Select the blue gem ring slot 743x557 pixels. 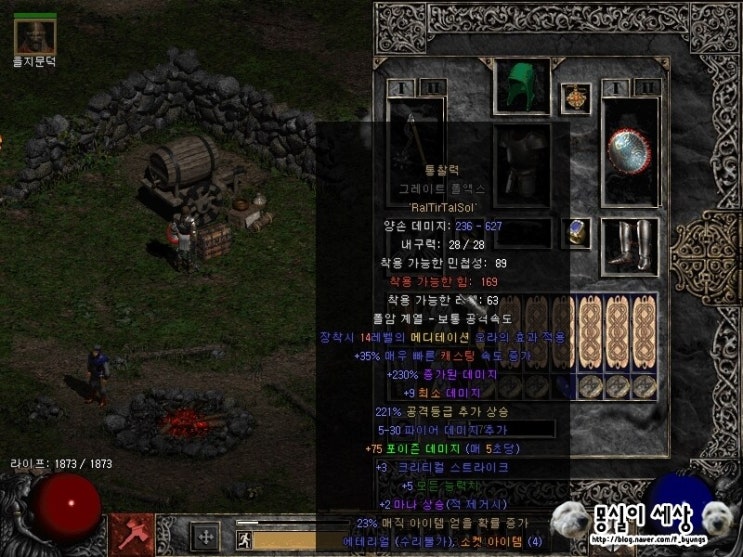coord(575,233)
